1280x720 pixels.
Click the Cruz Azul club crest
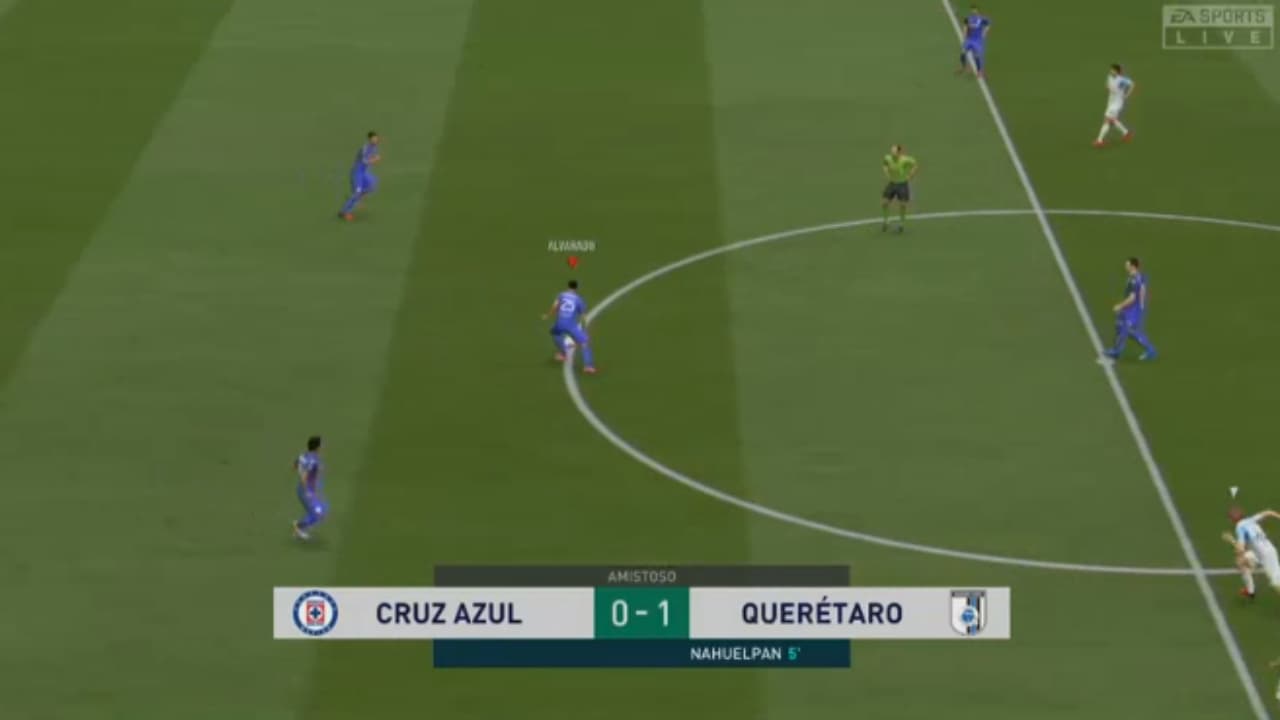318,614
